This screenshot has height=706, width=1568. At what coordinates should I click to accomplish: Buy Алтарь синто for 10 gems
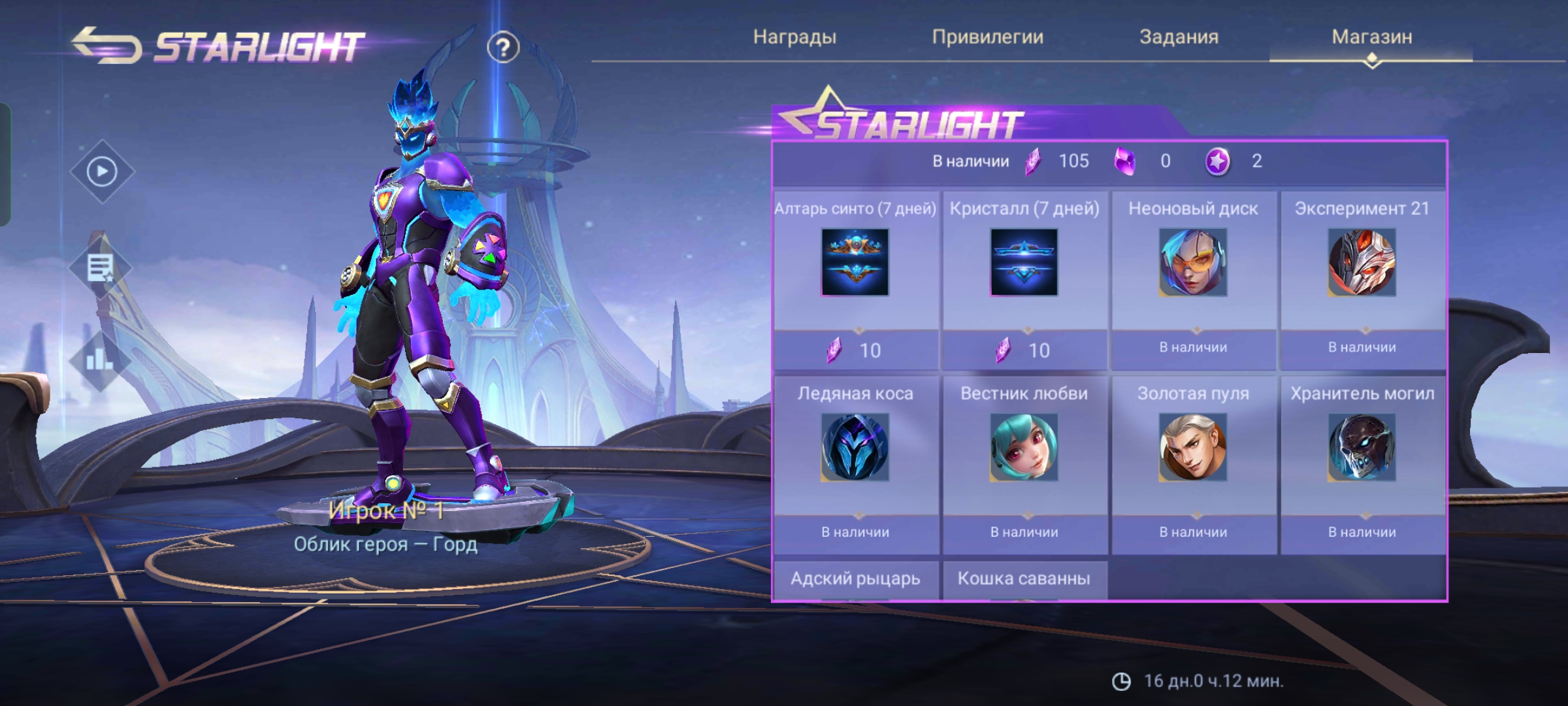(x=855, y=350)
